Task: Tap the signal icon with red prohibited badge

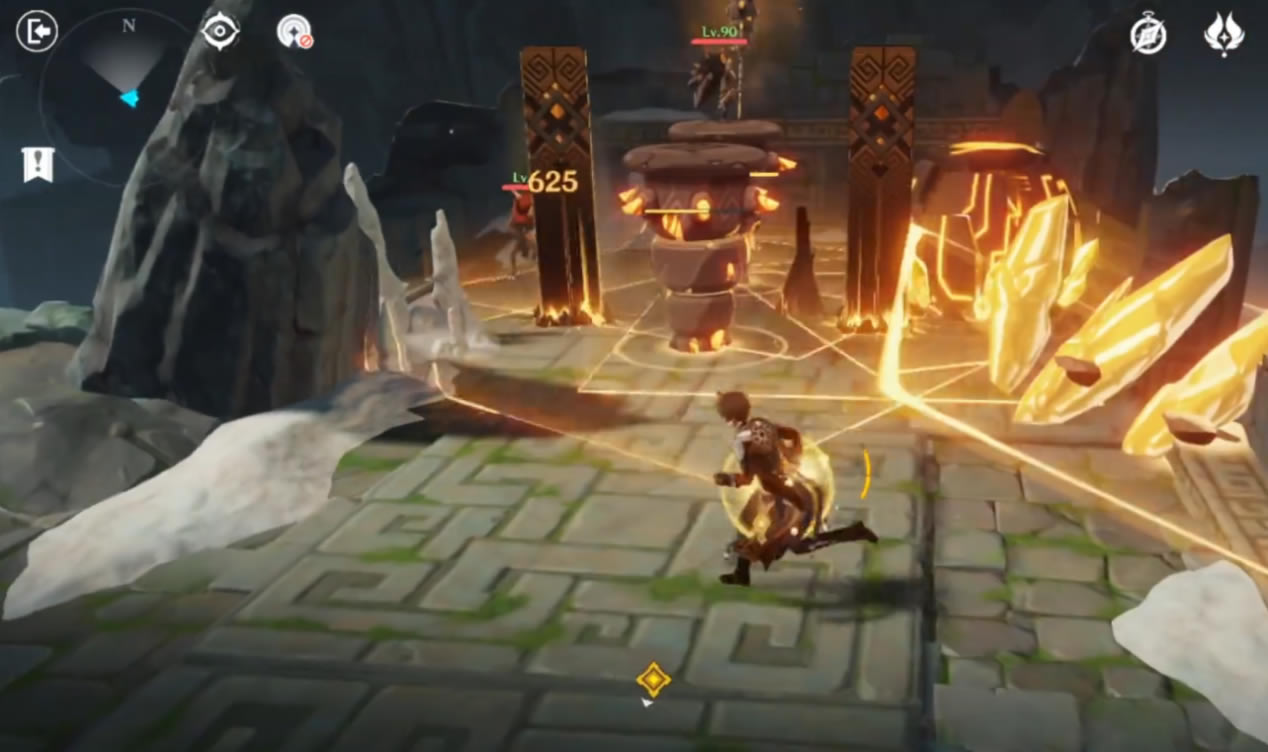Action: [x=294, y=32]
